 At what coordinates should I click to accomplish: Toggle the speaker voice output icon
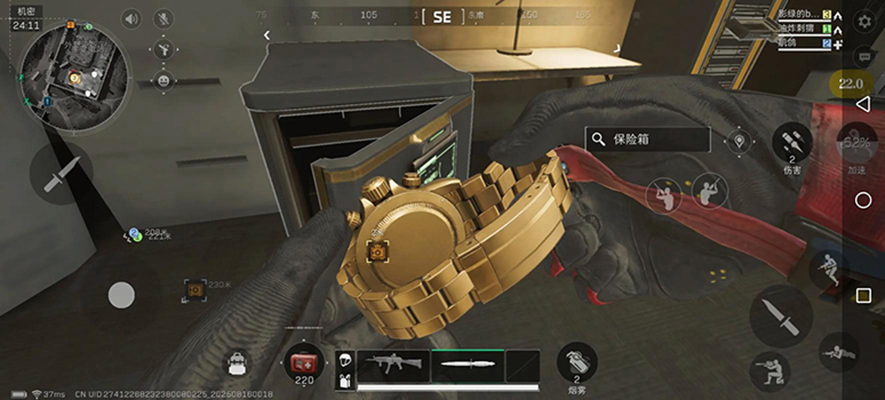pyautogui.click(x=131, y=18)
